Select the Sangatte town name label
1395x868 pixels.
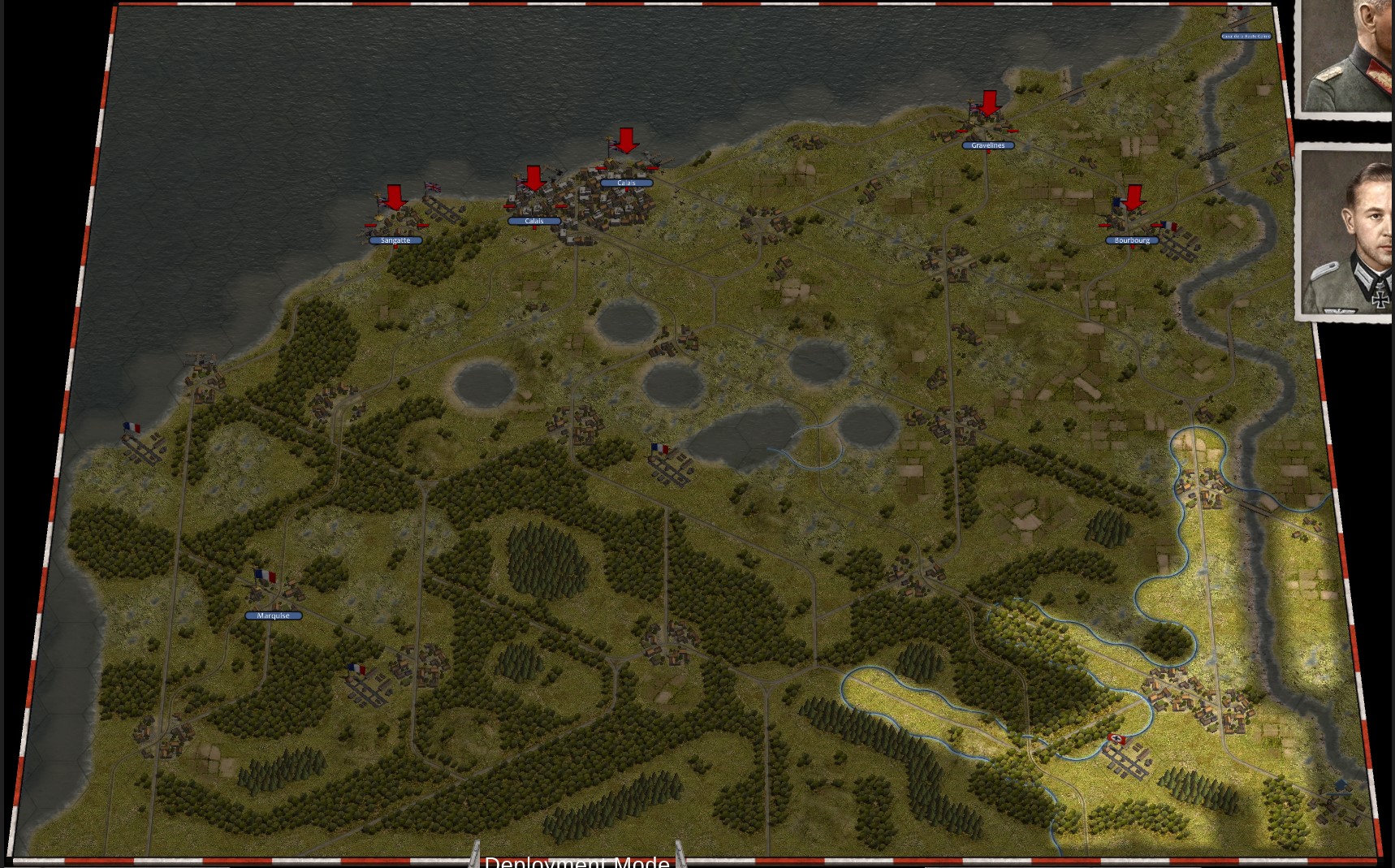click(x=395, y=240)
